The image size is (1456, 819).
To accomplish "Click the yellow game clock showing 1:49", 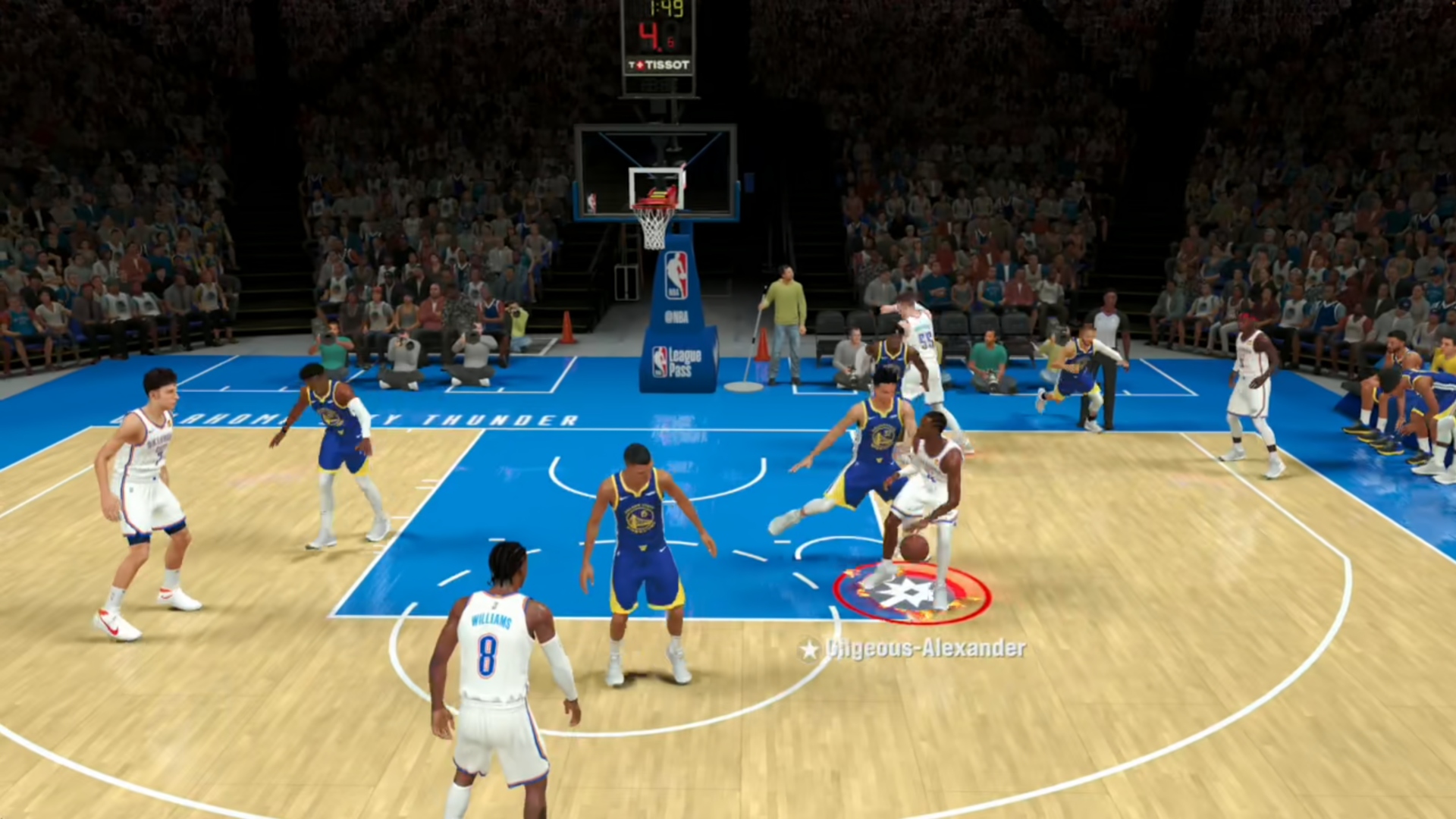I will (x=666, y=8).
